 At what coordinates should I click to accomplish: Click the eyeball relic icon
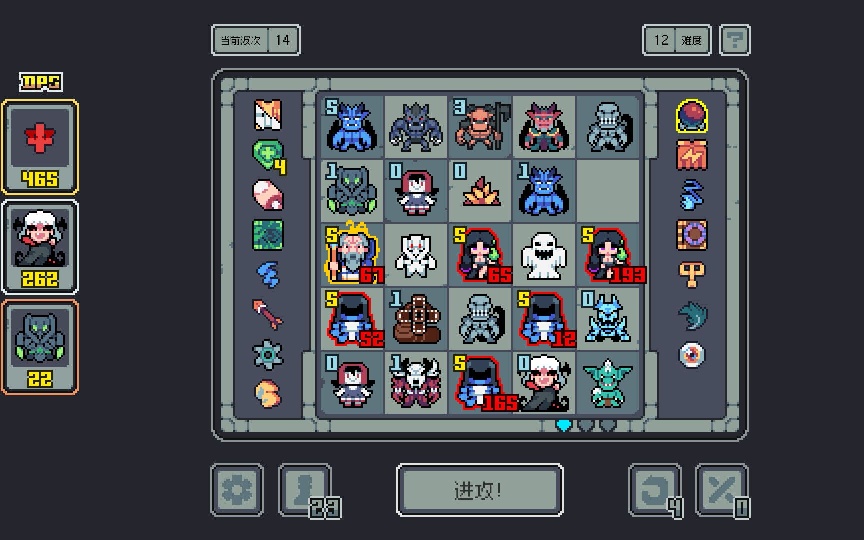click(692, 354)
